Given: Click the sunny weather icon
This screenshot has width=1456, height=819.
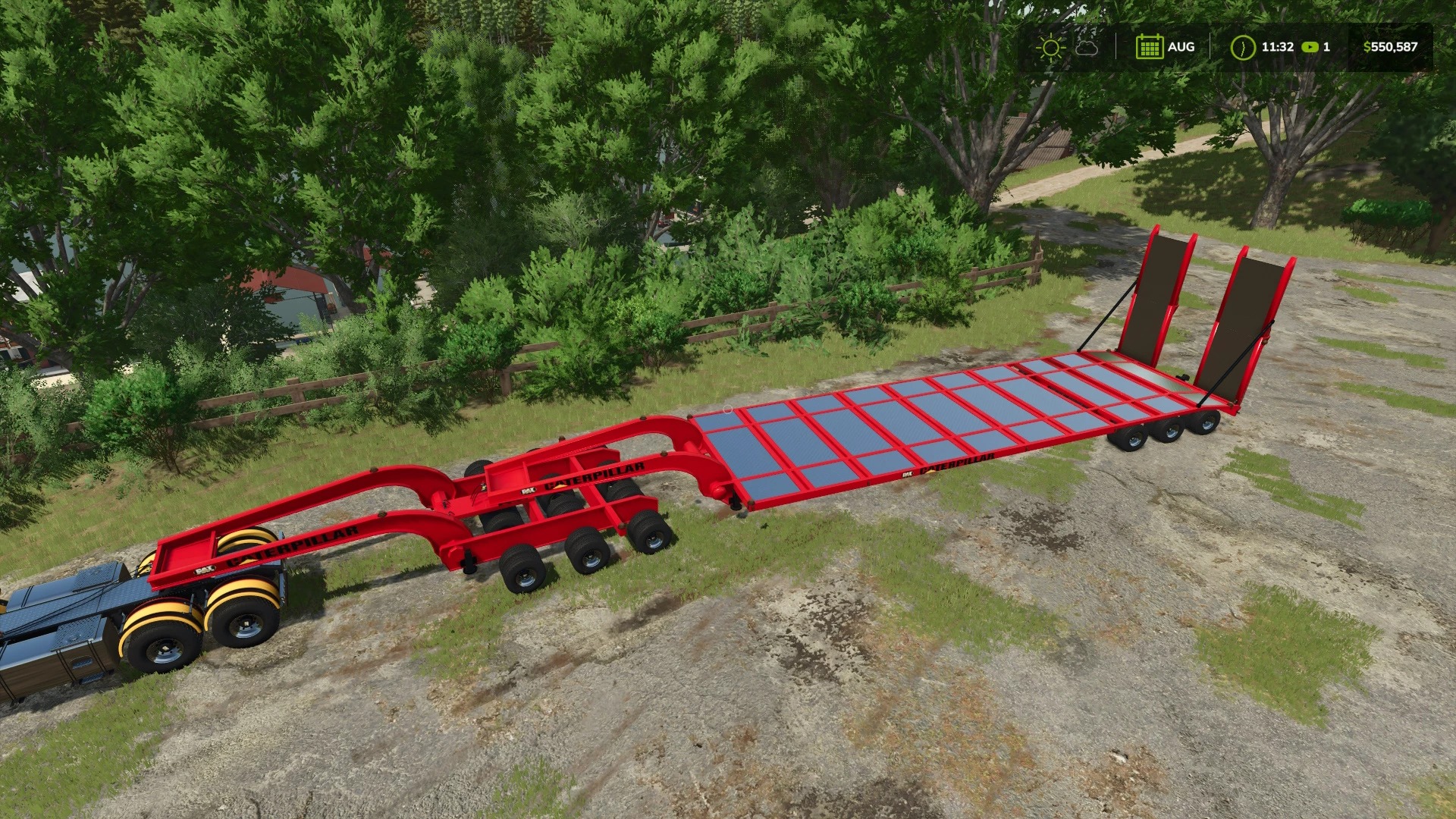Looking at the screenshot, I should pos(1050,47).
